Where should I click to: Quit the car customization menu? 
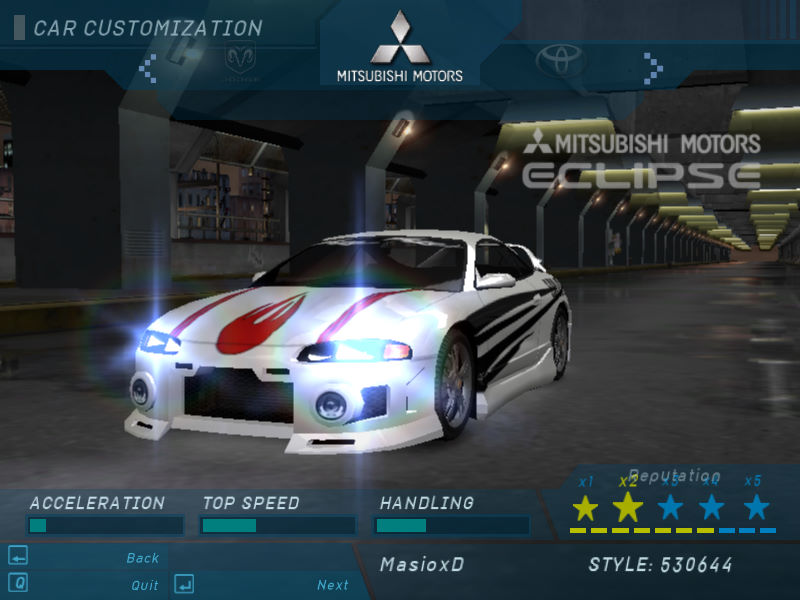[144, 585]
